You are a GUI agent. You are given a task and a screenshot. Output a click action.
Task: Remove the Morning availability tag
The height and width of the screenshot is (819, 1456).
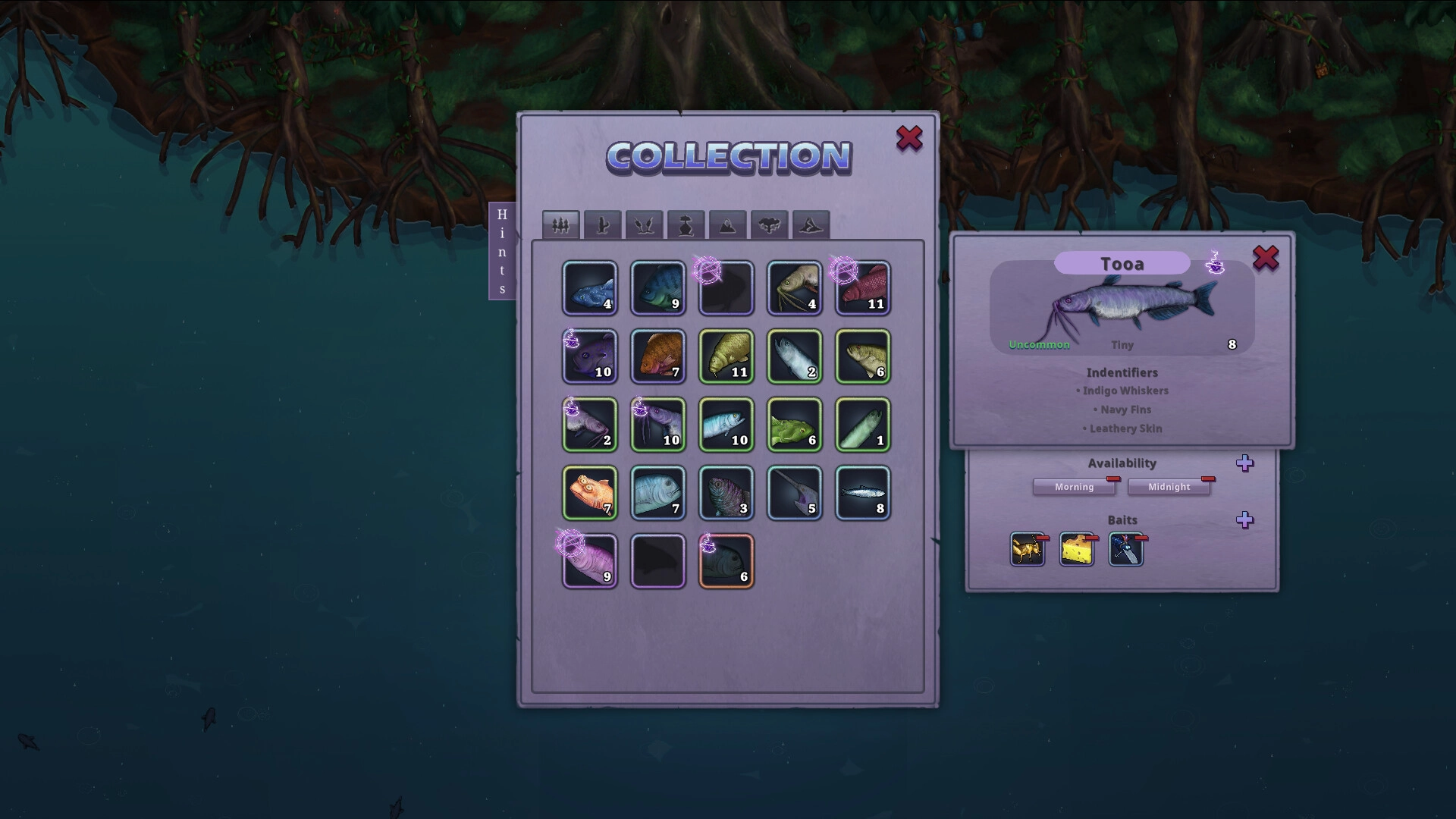[1113, 479]
